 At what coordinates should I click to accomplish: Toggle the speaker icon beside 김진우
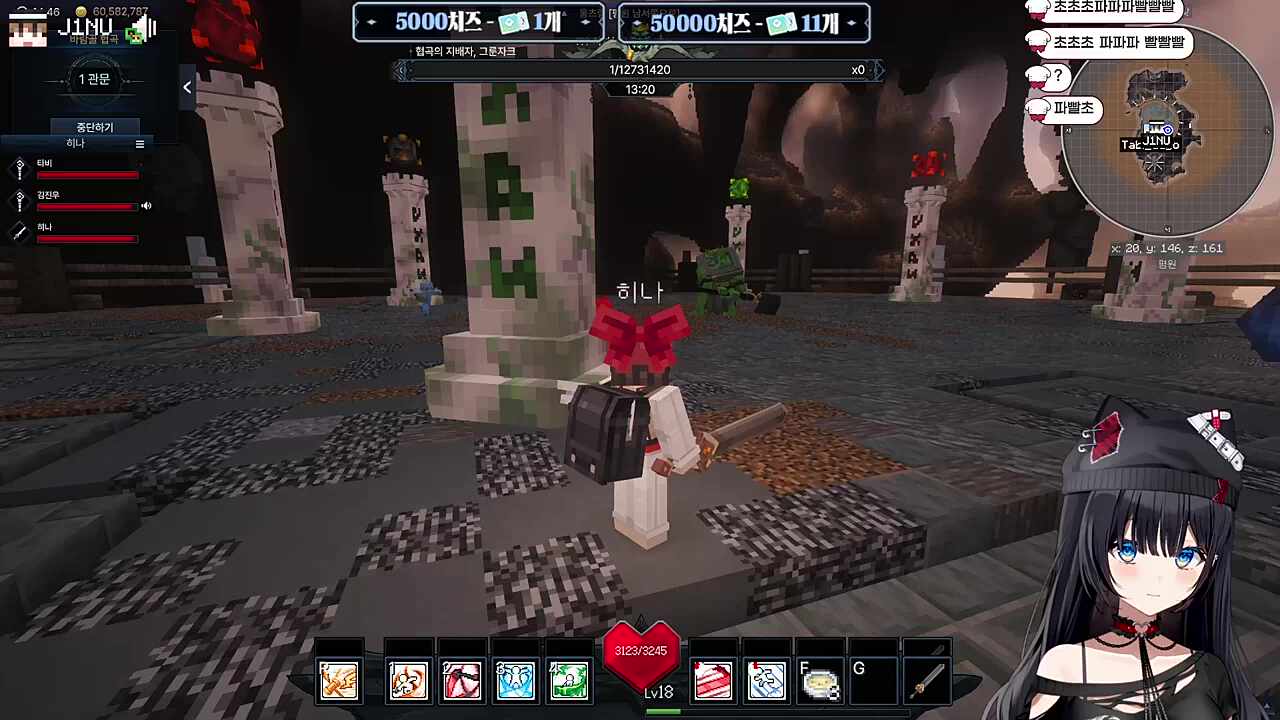[x=146, y=206]
